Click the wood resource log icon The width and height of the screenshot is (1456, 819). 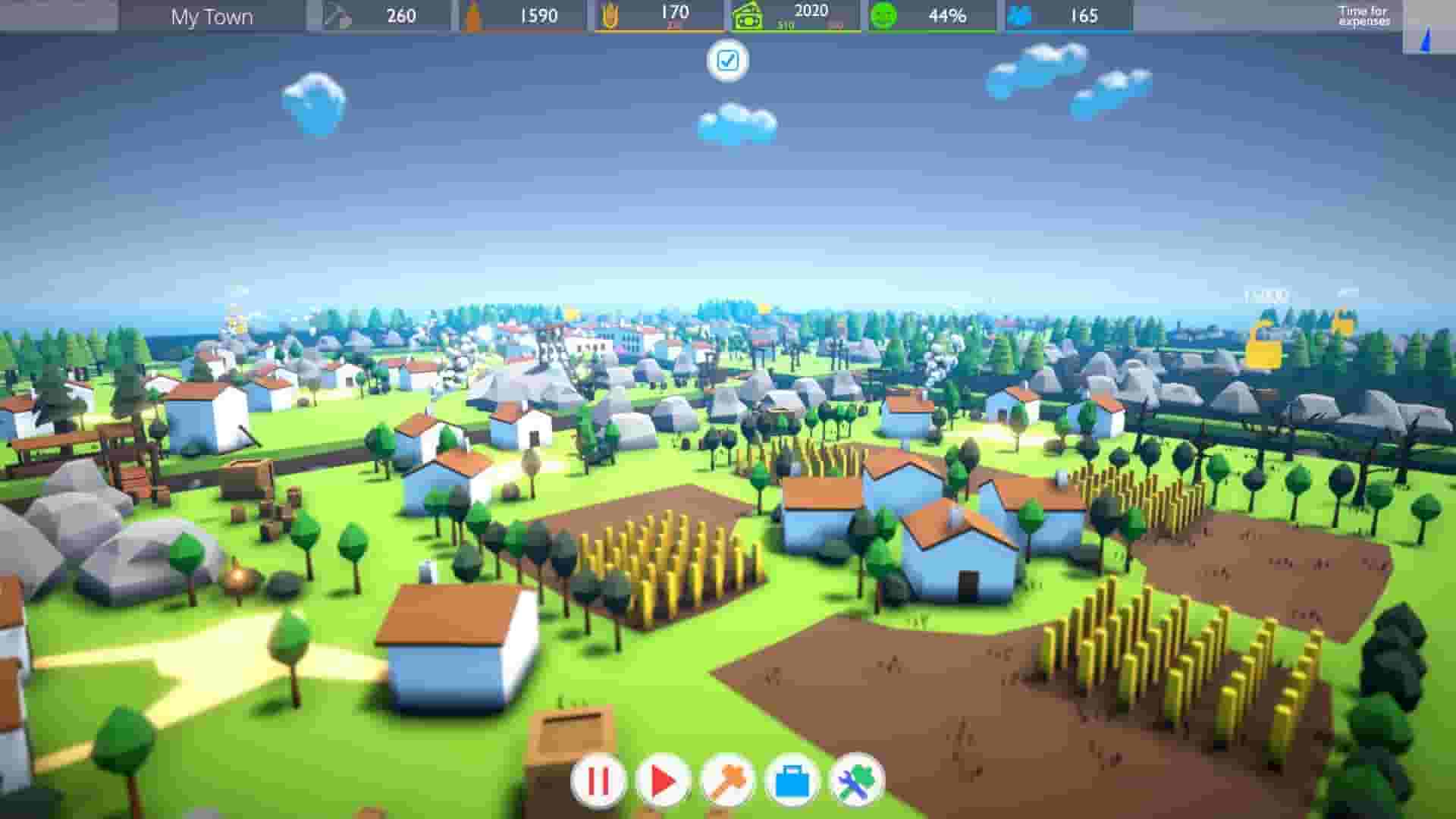tap(474, 14)
